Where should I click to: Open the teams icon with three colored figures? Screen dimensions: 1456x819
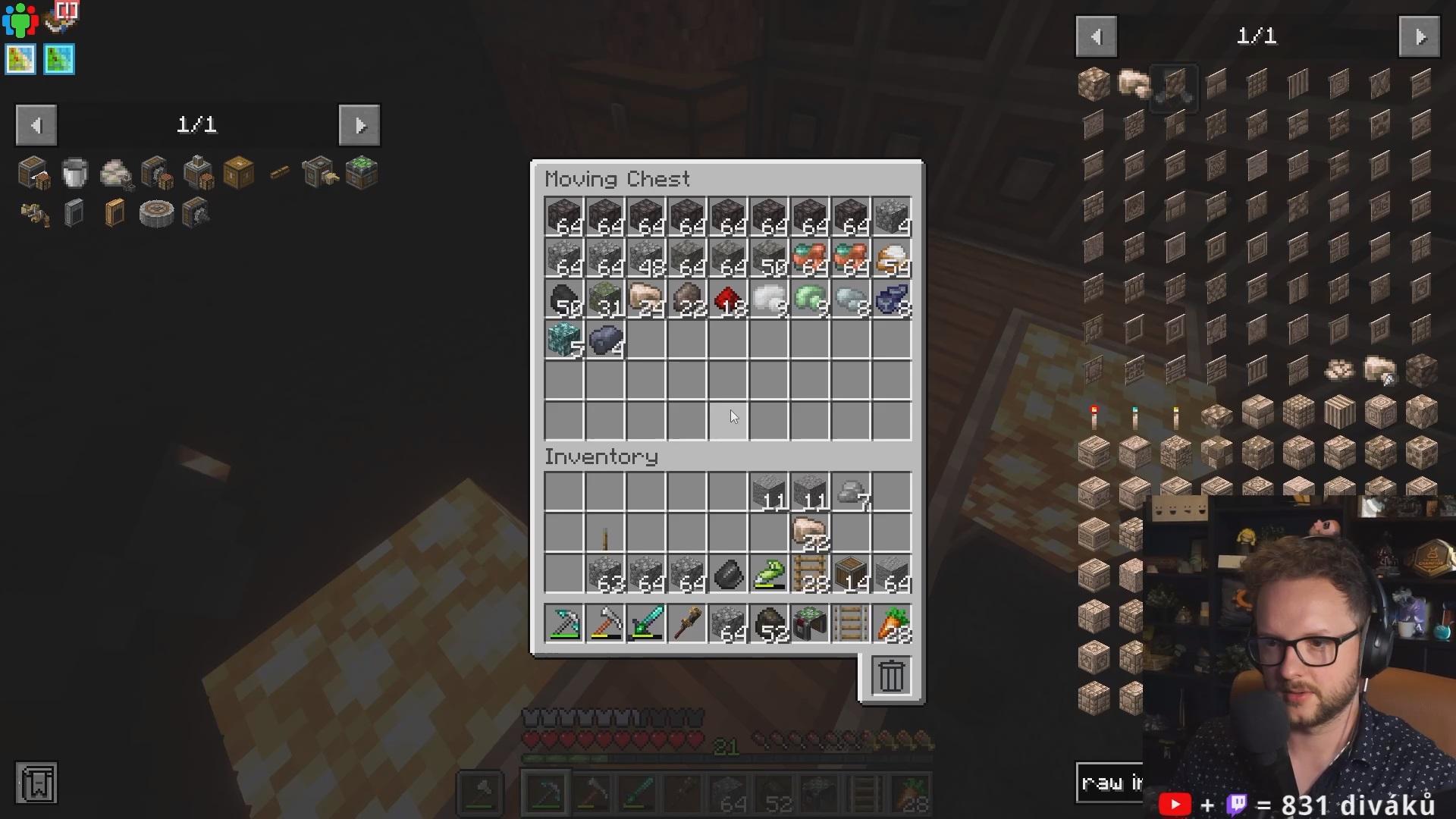coord(20,20)
